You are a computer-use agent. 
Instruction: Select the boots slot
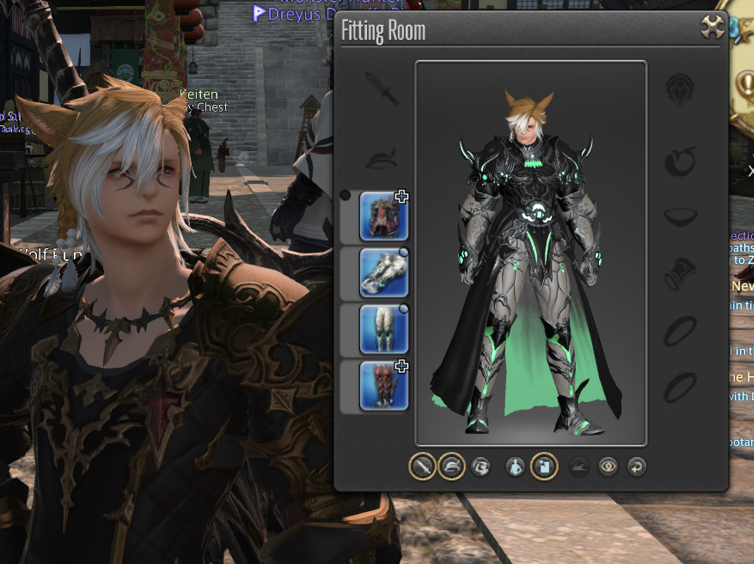383,385
